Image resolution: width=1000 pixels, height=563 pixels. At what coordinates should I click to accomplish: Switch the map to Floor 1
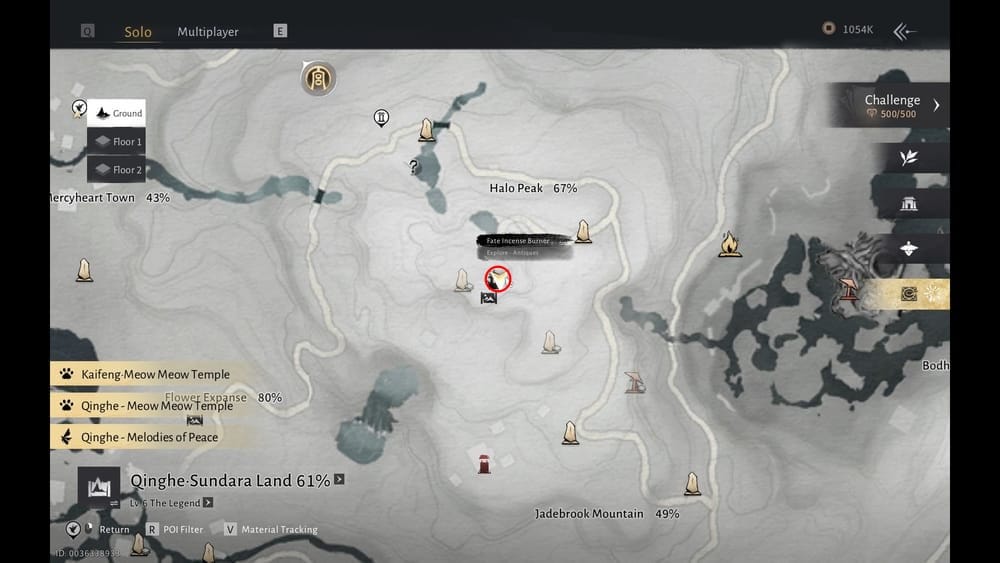tap(117, 142)
